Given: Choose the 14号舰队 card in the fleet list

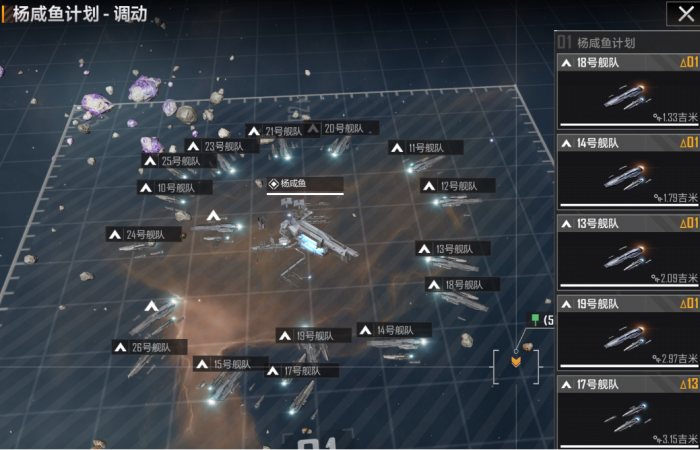Looking at the screenshot, I should click(x=629, y=172).
